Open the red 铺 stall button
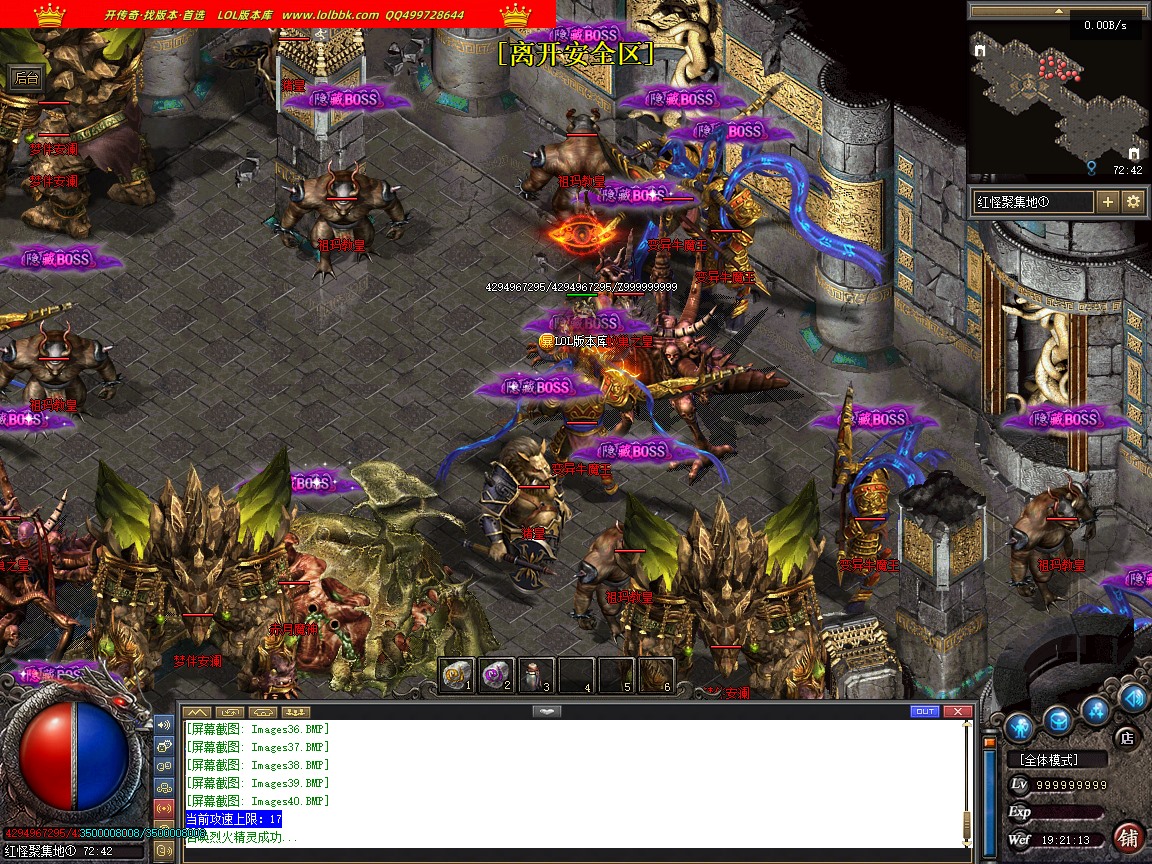The image size is (1152, 864). click(1128, 837)
